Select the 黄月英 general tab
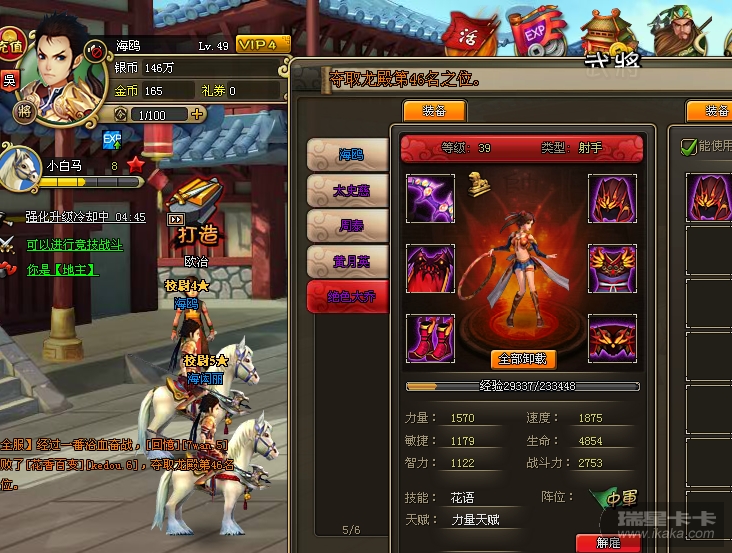This screenshot has height=553, width=732. [x=347, y=262]
